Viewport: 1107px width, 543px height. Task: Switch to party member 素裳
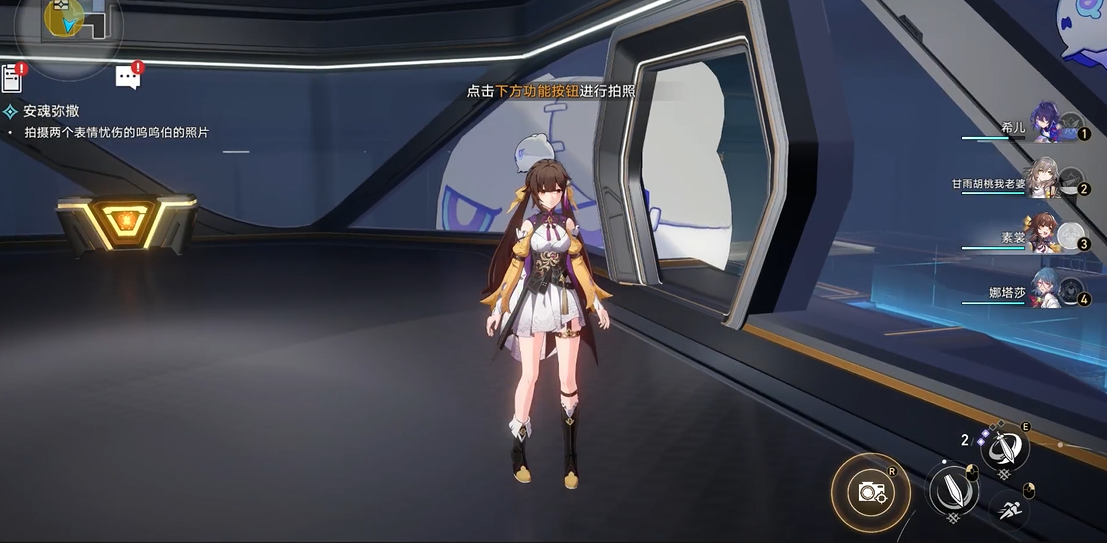(x=1045, y=237)
